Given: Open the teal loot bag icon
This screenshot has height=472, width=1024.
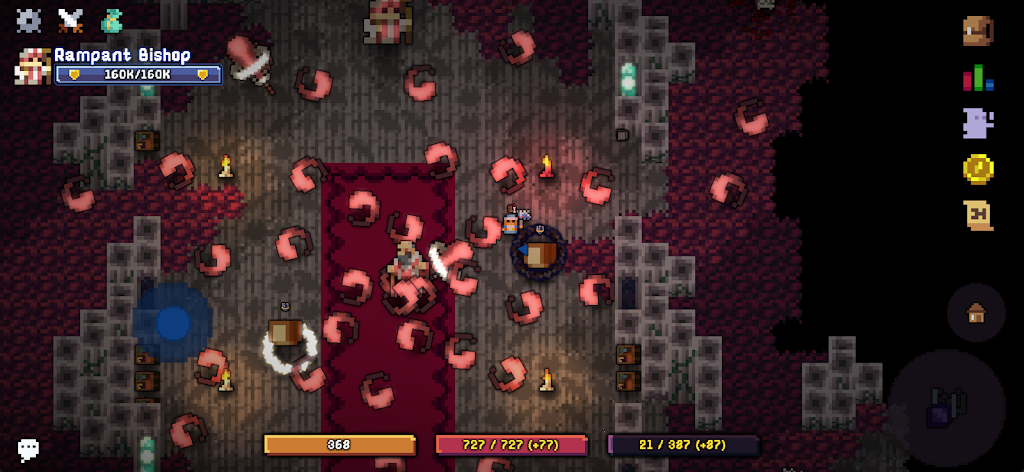Looking at the screenshot, I should click(112, 19).
